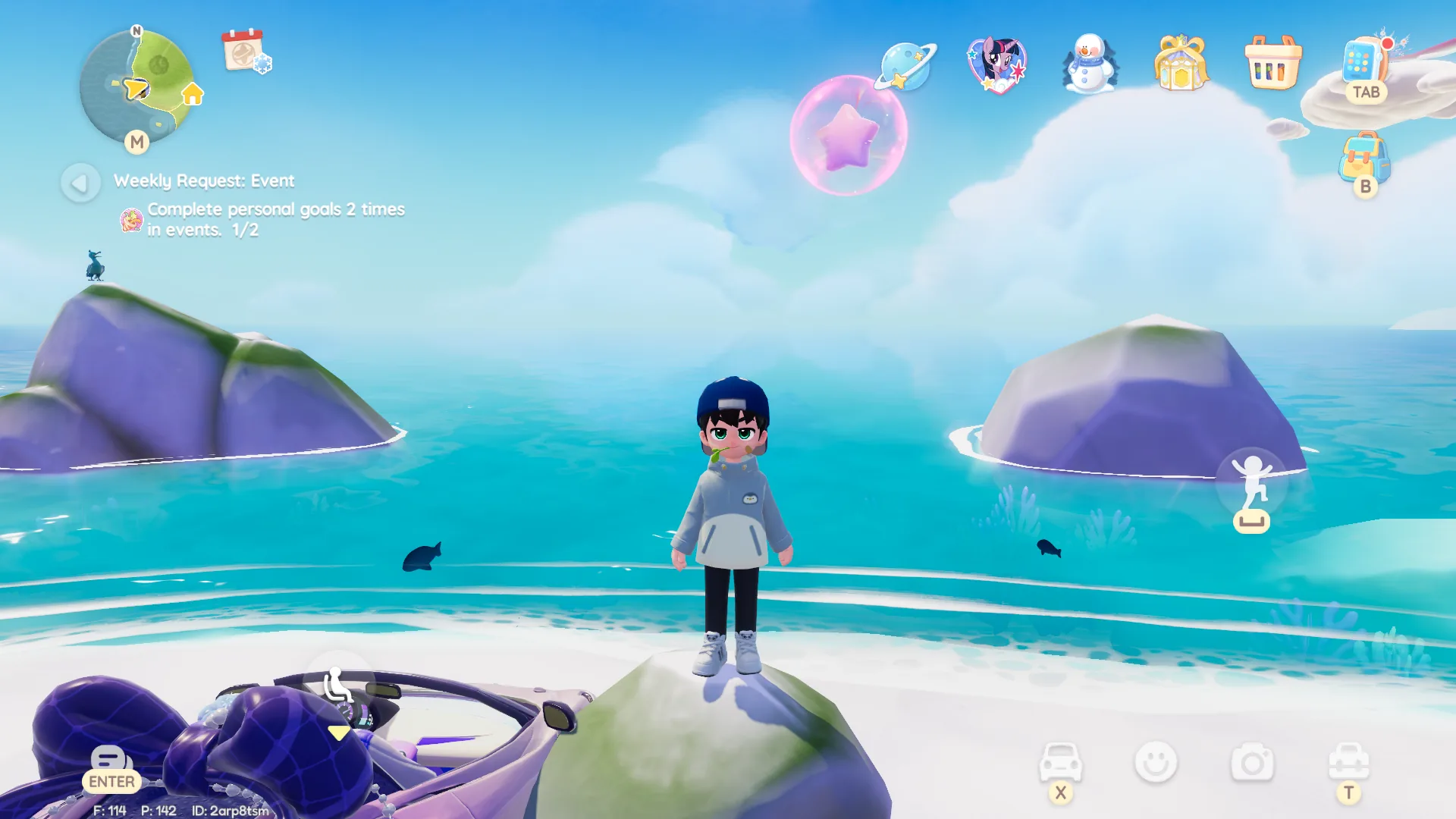The image size is (1456, 819).
Task: Open the calendar events icon
Action: [x=245, y=51]
